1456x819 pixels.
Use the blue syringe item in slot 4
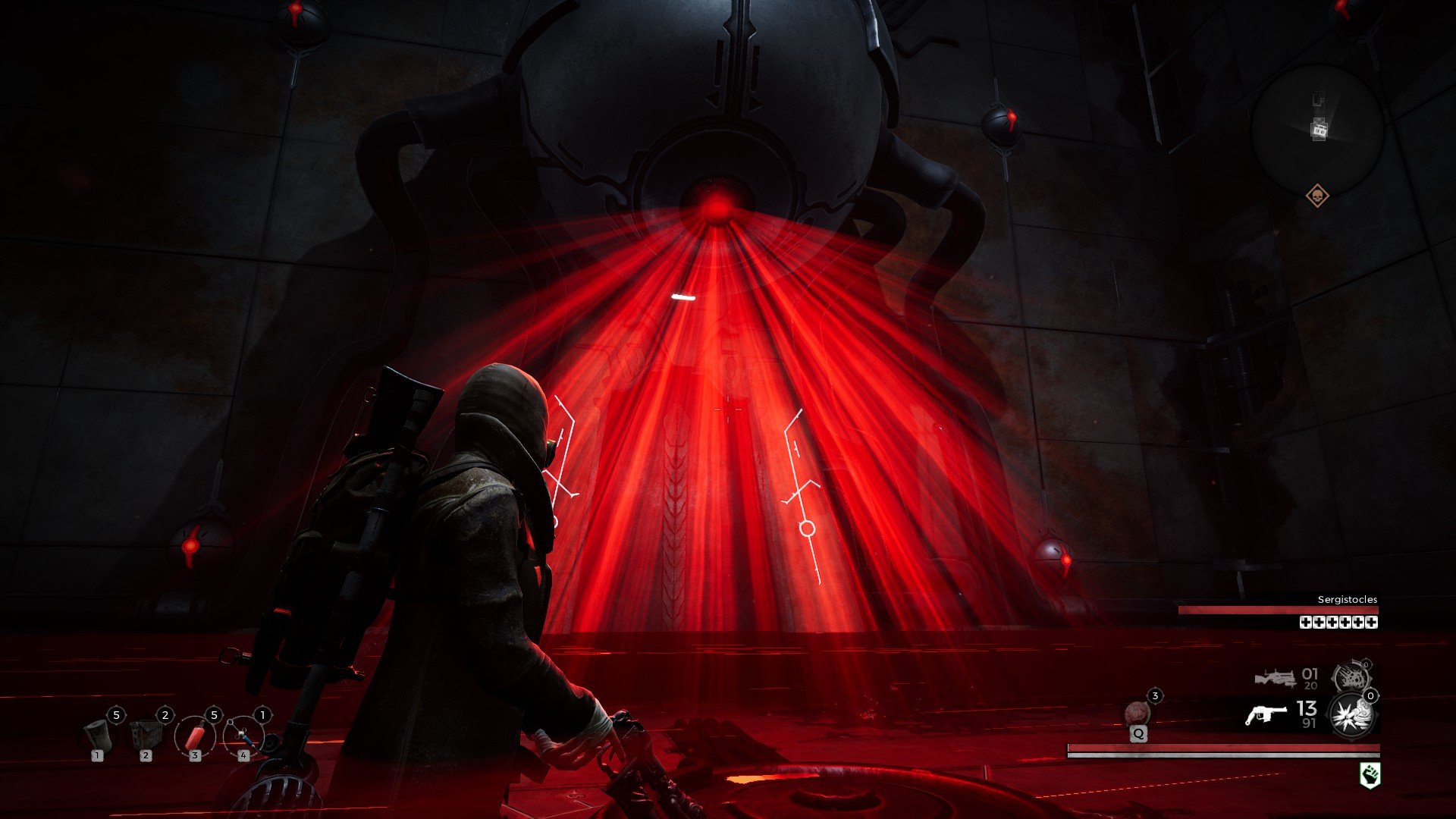(x=243, y=736)
